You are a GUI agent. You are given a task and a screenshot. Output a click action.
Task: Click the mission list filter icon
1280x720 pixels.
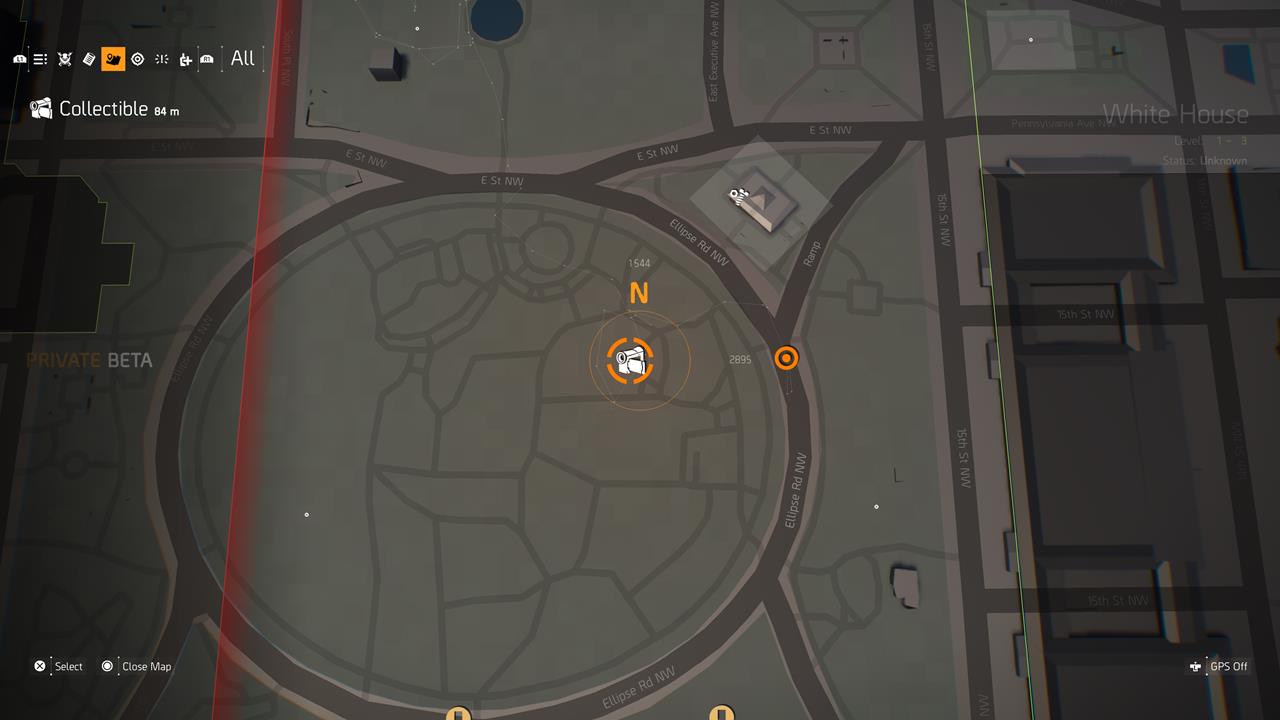pos(40,58)
